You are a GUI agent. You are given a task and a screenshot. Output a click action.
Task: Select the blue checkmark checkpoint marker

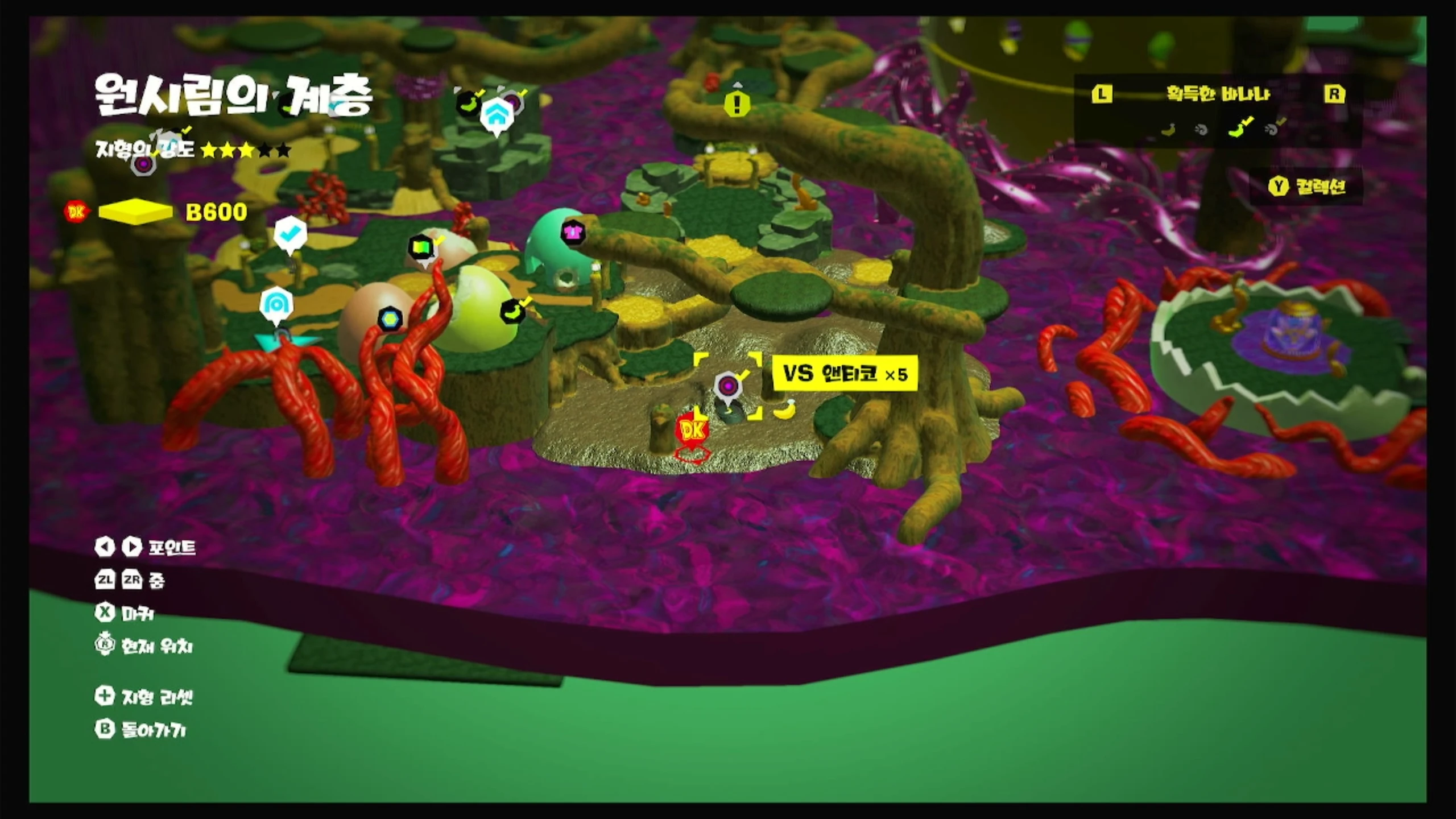[291, 233]
